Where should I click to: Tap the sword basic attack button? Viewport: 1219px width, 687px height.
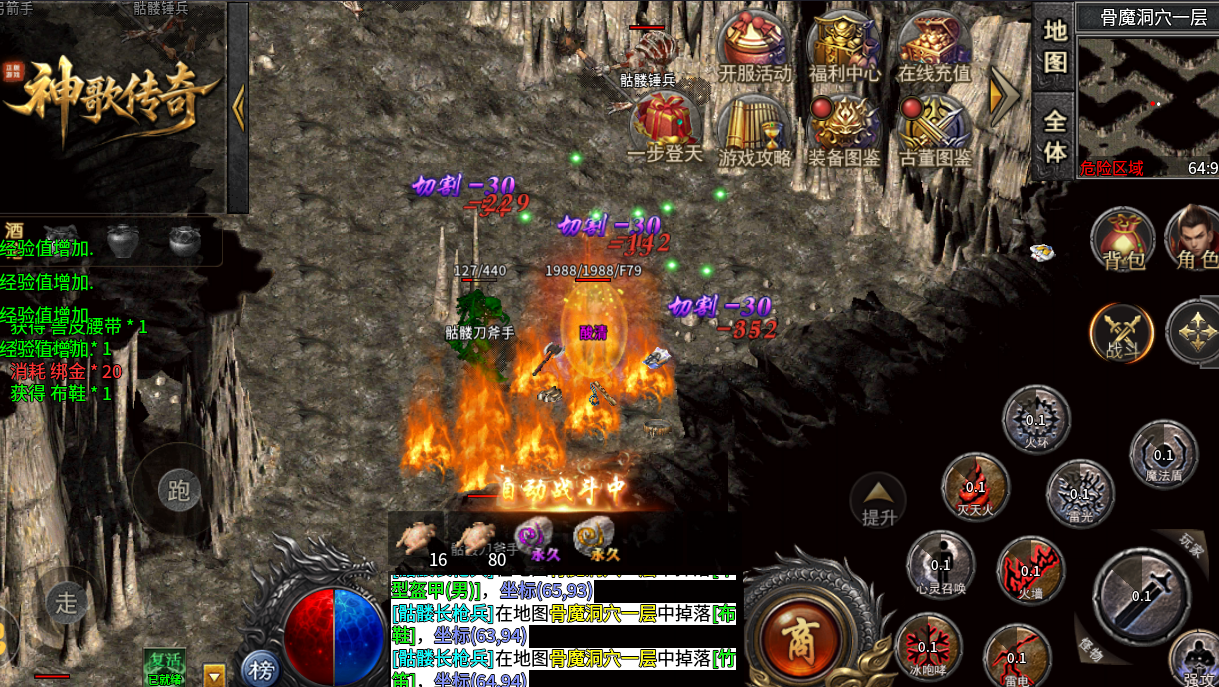(x=1141, y=595)
